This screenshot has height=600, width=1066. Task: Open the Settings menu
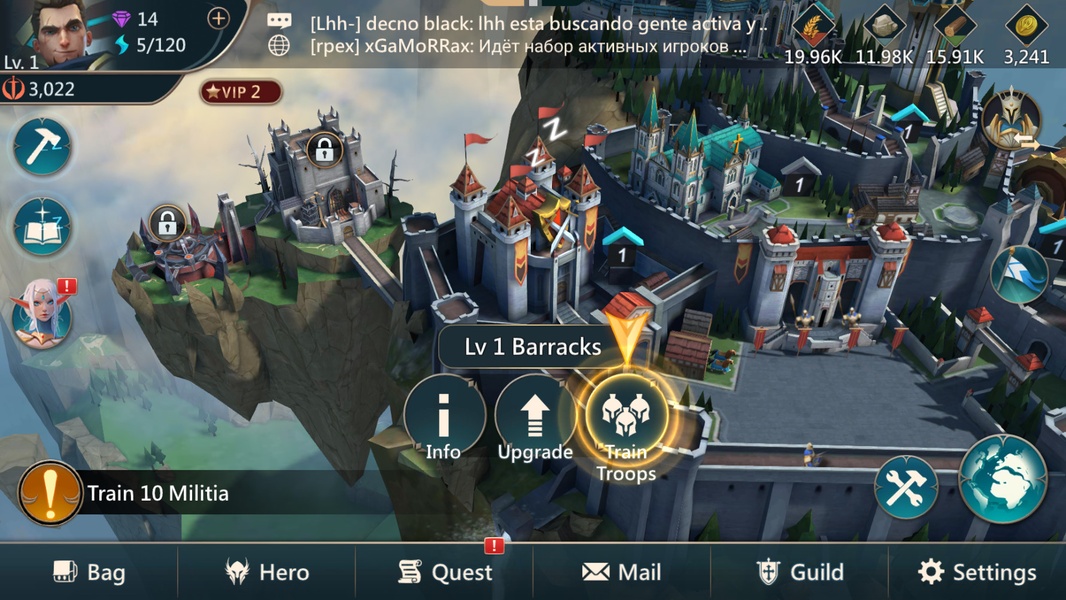click(x=977, y=572)
